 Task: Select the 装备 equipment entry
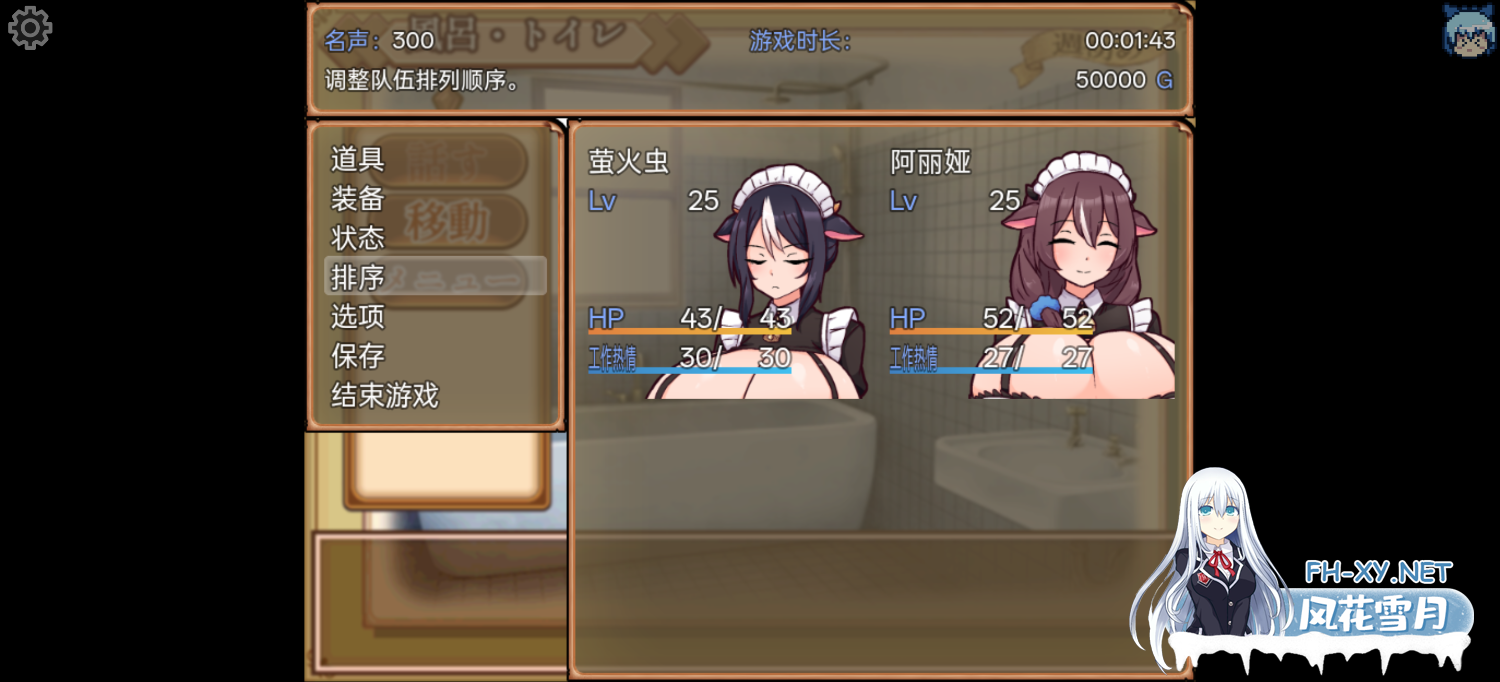(x=358, y=198)
